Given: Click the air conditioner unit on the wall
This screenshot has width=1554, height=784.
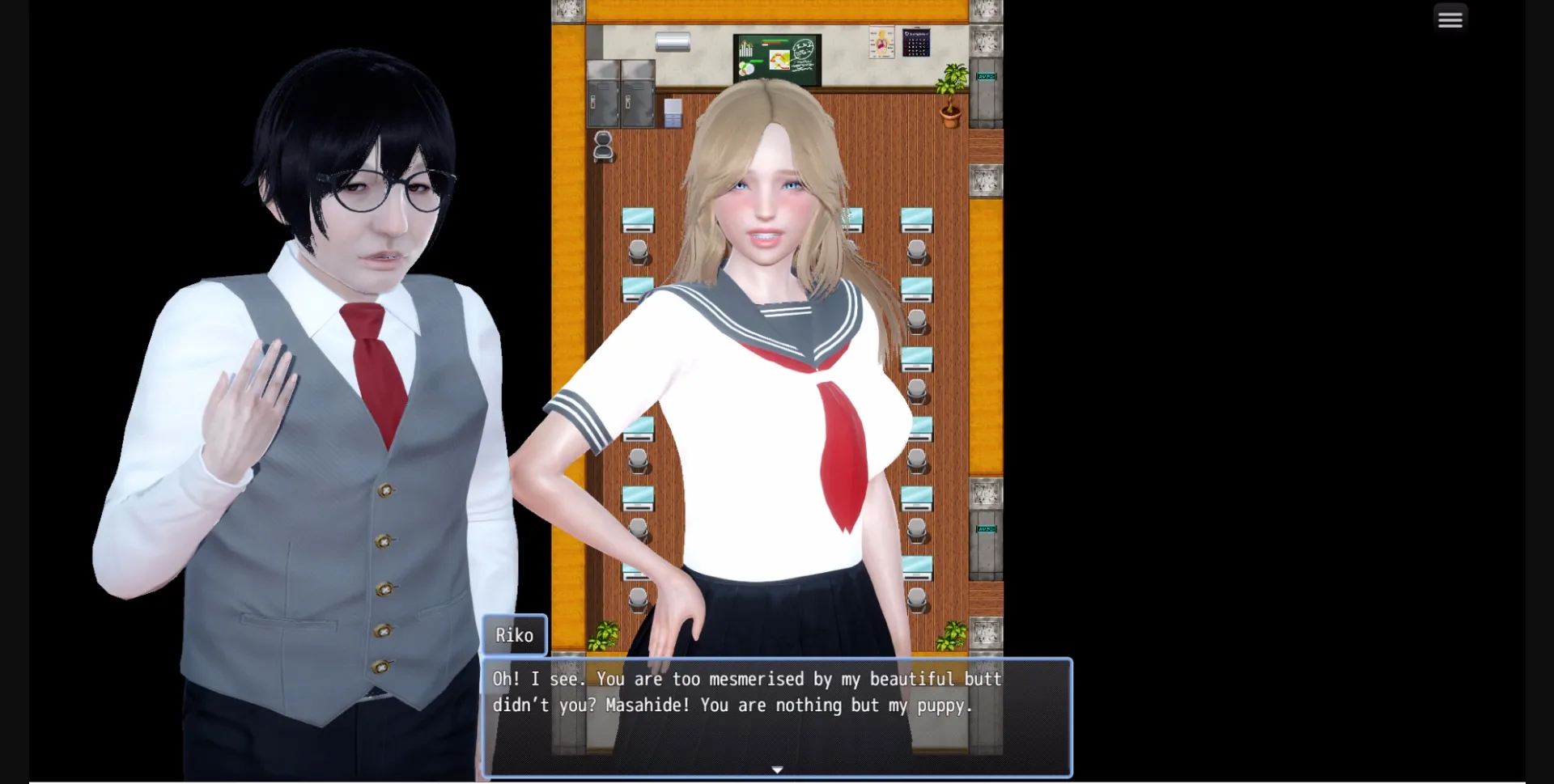Looking at the screenshot, I should point(672,44).
